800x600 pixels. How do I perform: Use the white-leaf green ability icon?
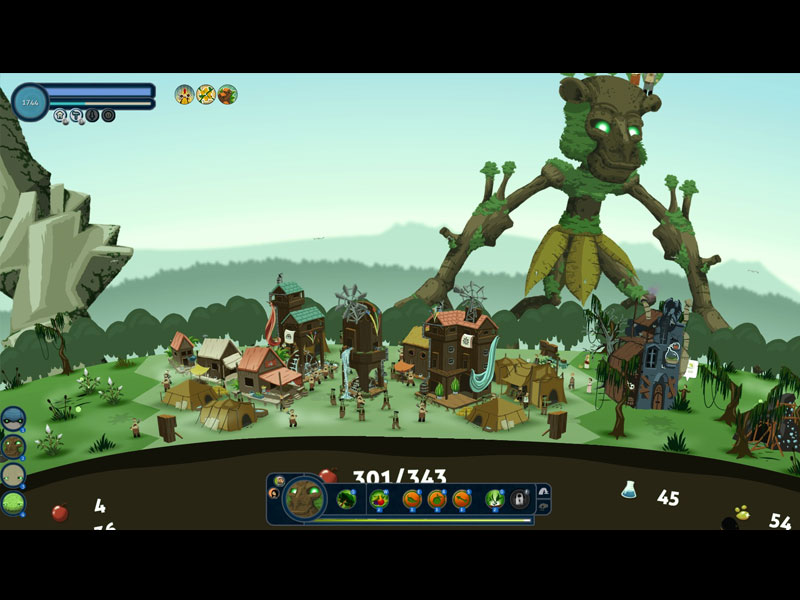(x=494, y=498)
